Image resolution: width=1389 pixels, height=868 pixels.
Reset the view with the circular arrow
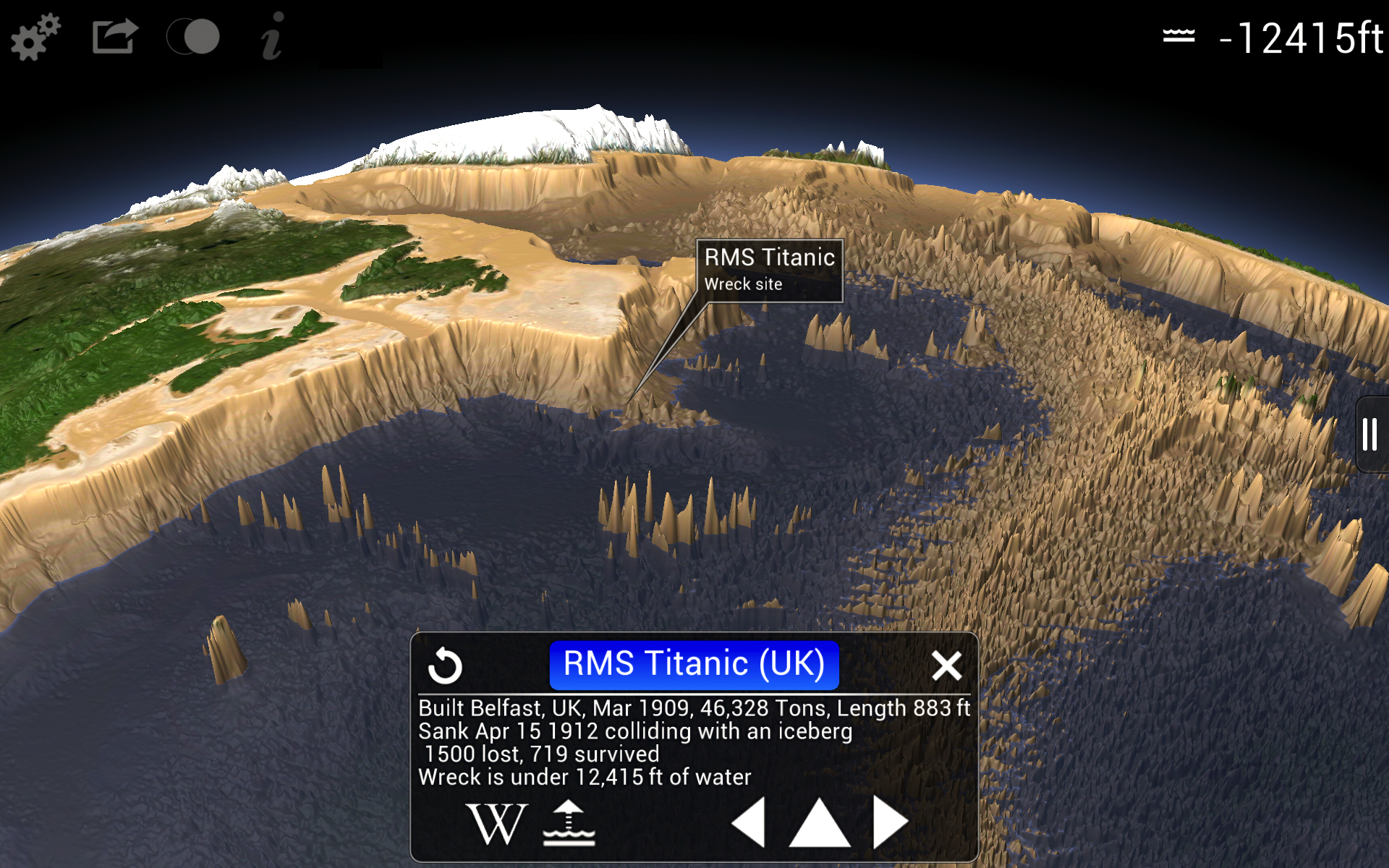pyautogui.click(x=446, y=665)
